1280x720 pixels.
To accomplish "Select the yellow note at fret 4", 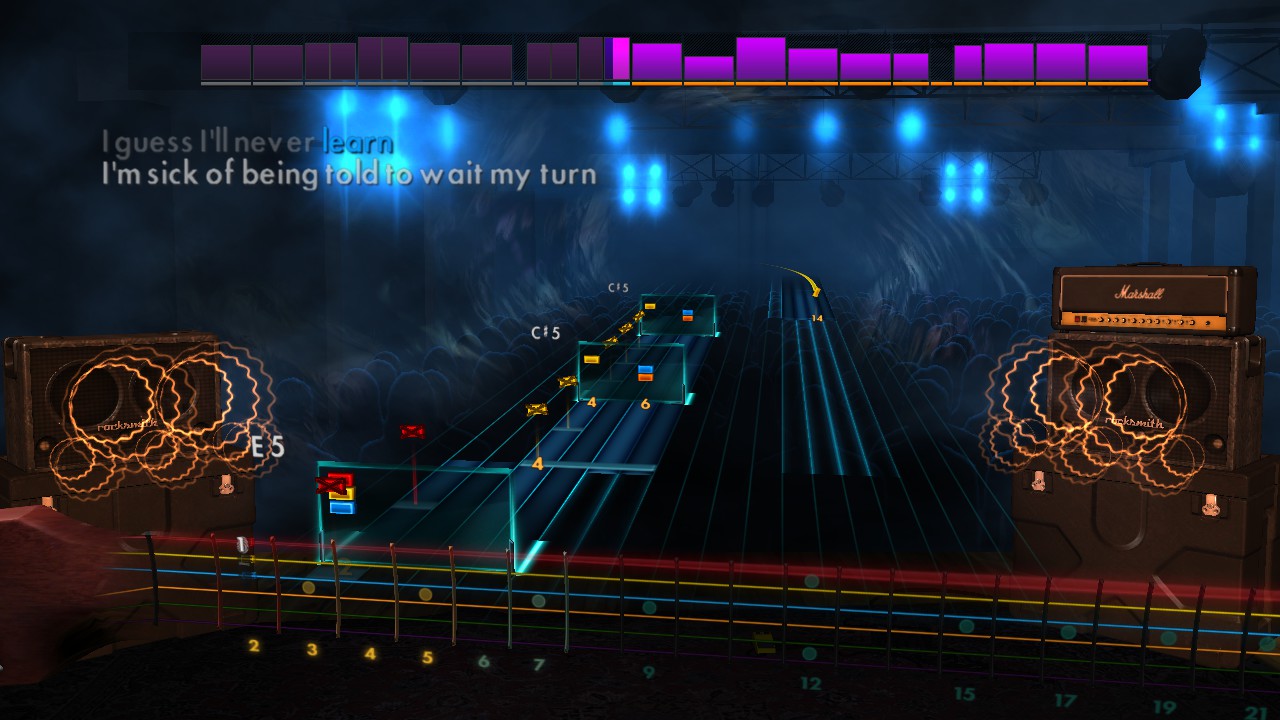I will [592, 360].
